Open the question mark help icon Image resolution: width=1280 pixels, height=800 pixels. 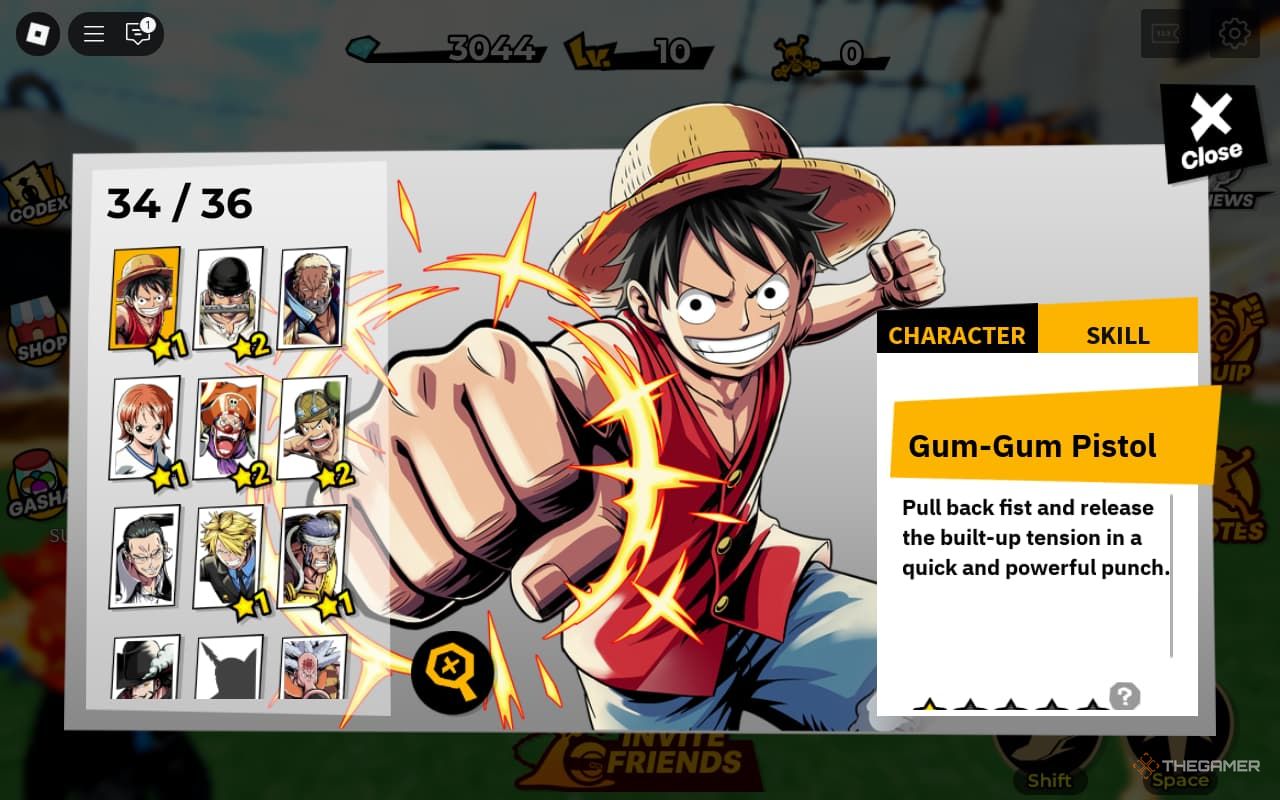pos(1125,696)
